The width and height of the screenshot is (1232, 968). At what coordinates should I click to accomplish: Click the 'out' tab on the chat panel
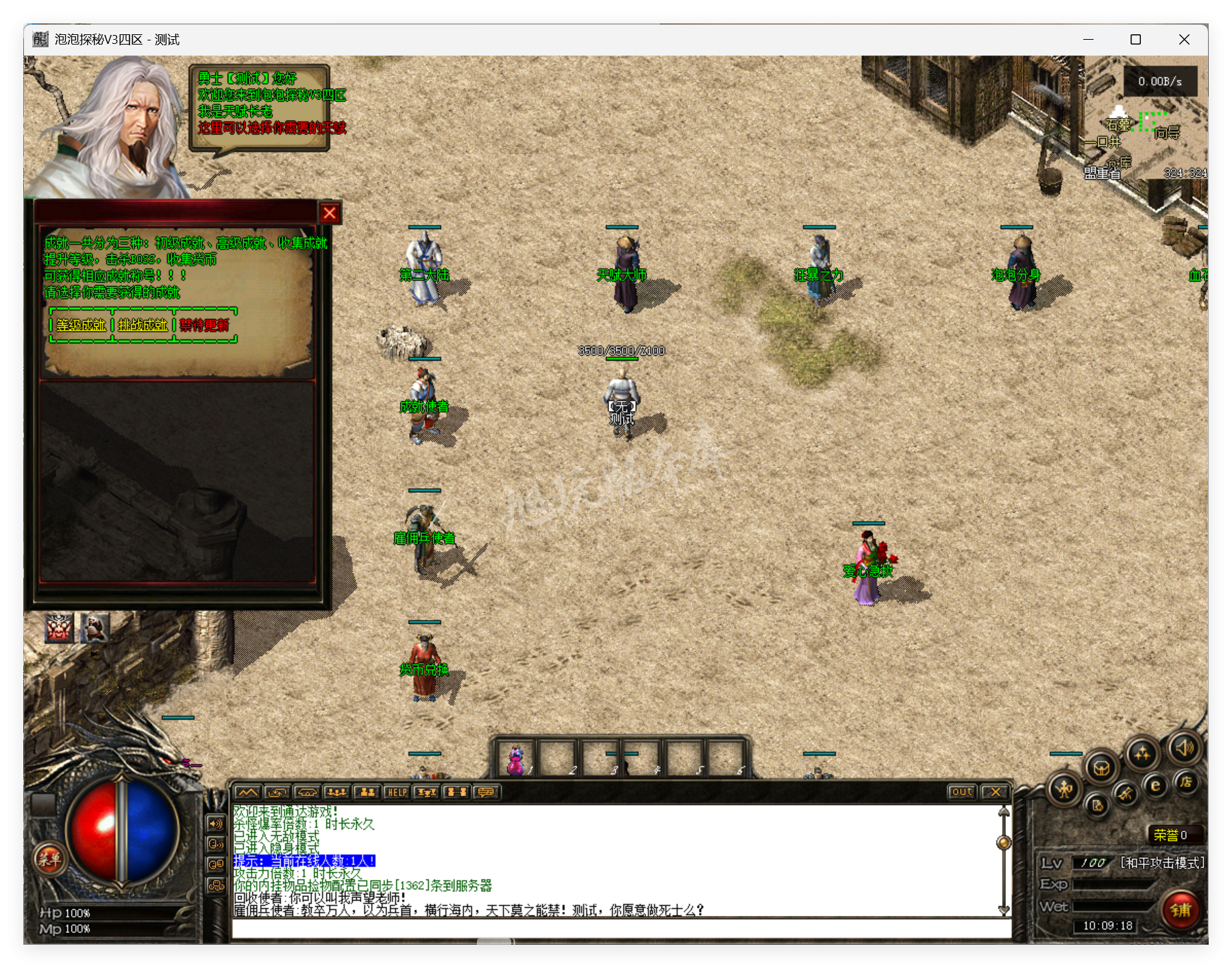pos(963,791)
